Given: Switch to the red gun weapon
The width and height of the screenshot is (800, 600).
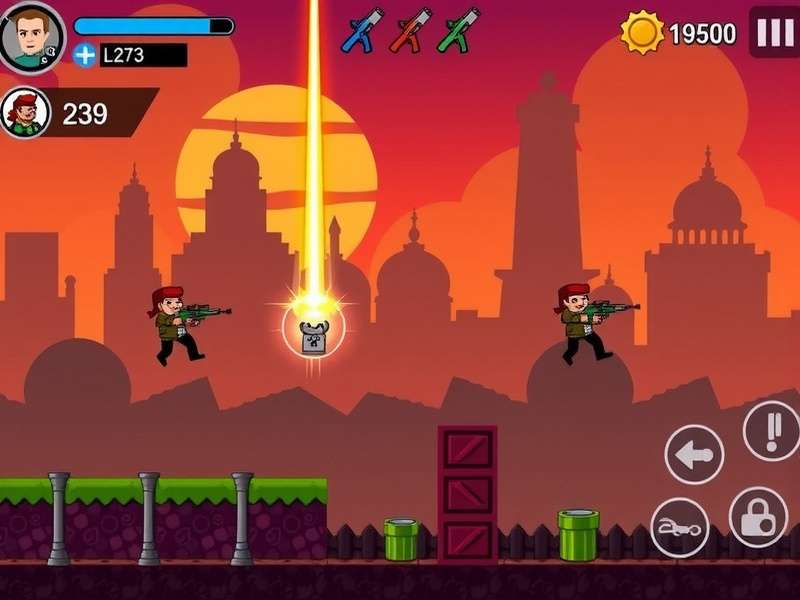Looking at the screenshot, I should click(410, 30).
